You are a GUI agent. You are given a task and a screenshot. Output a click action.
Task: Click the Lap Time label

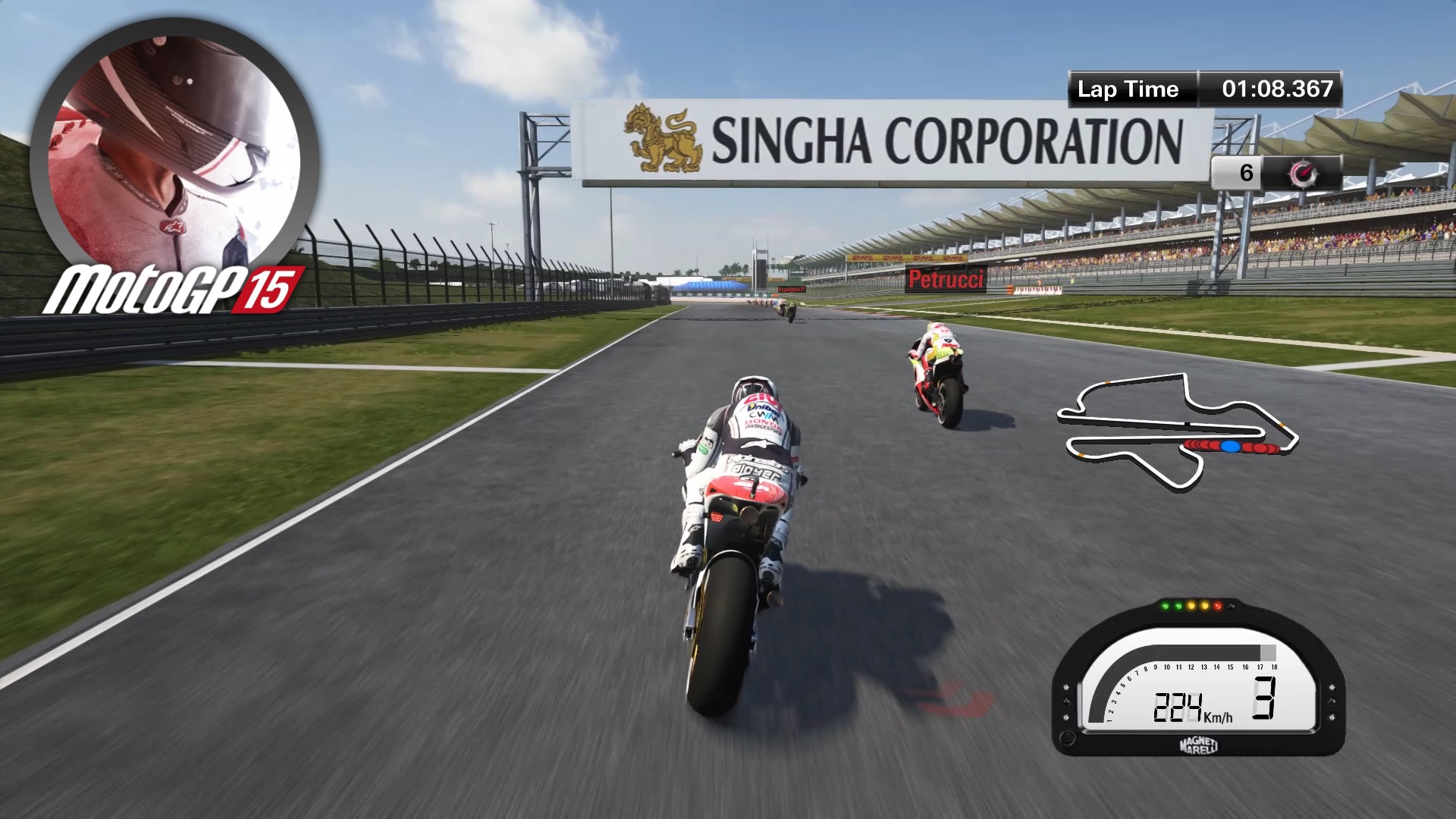click(1127, 89)
